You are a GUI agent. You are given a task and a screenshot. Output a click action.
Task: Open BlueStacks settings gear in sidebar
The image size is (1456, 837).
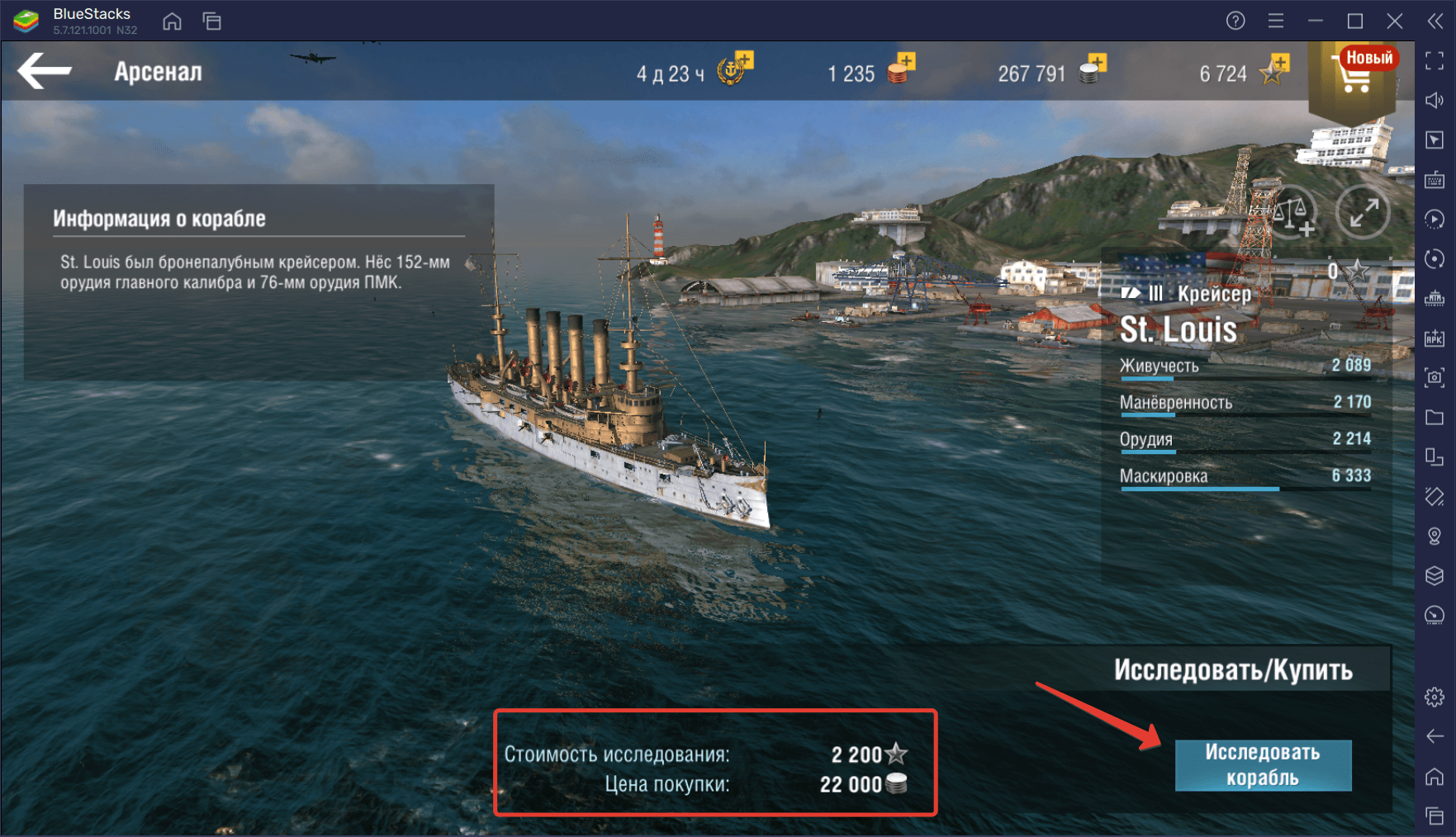pos(1435,697)
